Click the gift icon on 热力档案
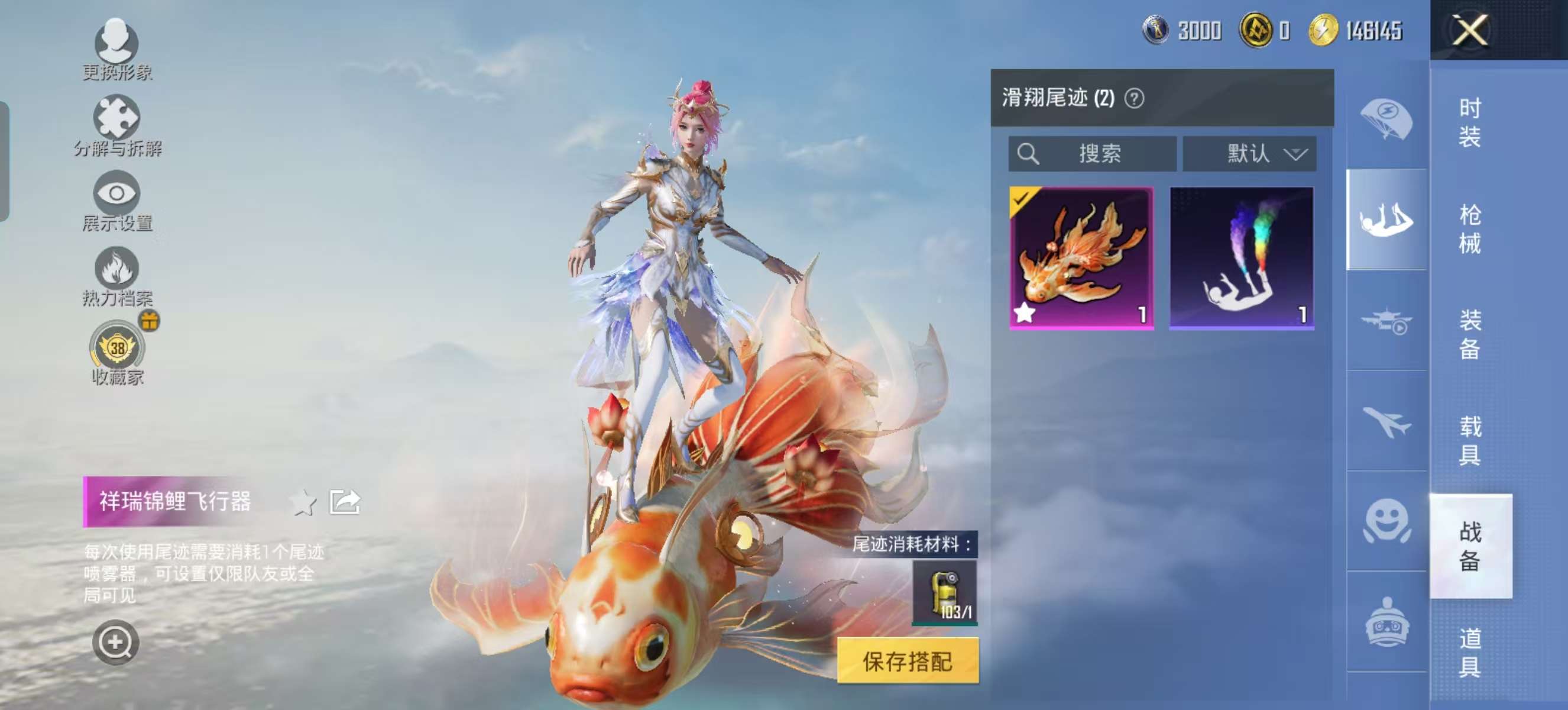Screen dimensions: 1568x710 point(150,321)
